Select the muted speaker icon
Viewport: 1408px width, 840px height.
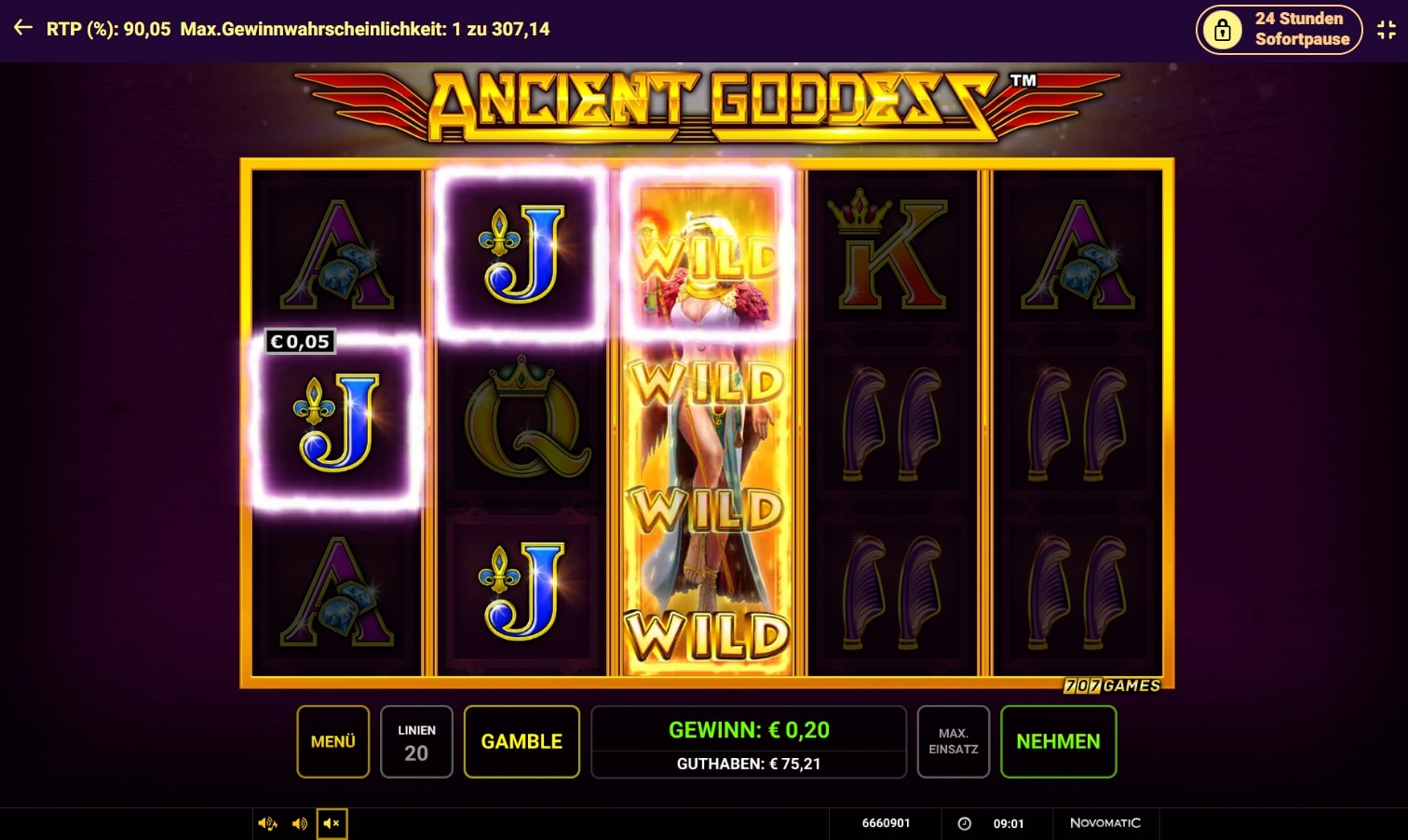point(332,823)
